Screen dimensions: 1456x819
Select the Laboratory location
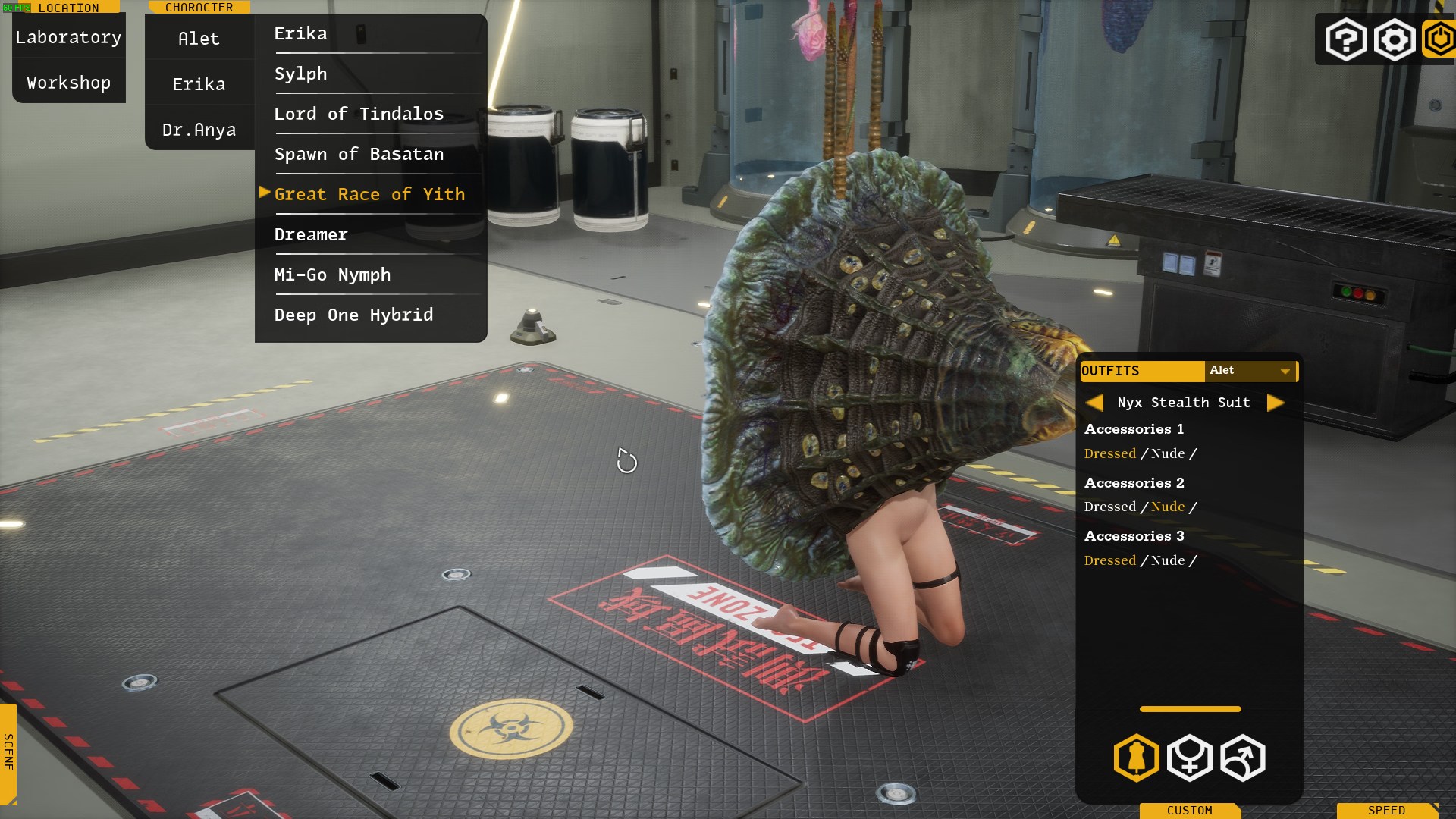pyautogui.click(x=68, y=37)
